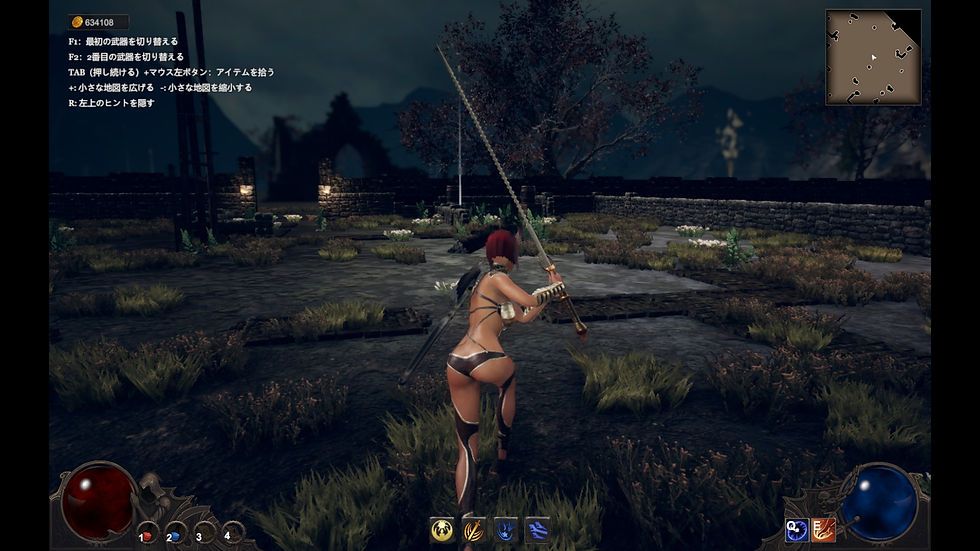Activate the orange flaming sword skill
The height and width of the screenshot is (551, 980).
tap(474, 530)
